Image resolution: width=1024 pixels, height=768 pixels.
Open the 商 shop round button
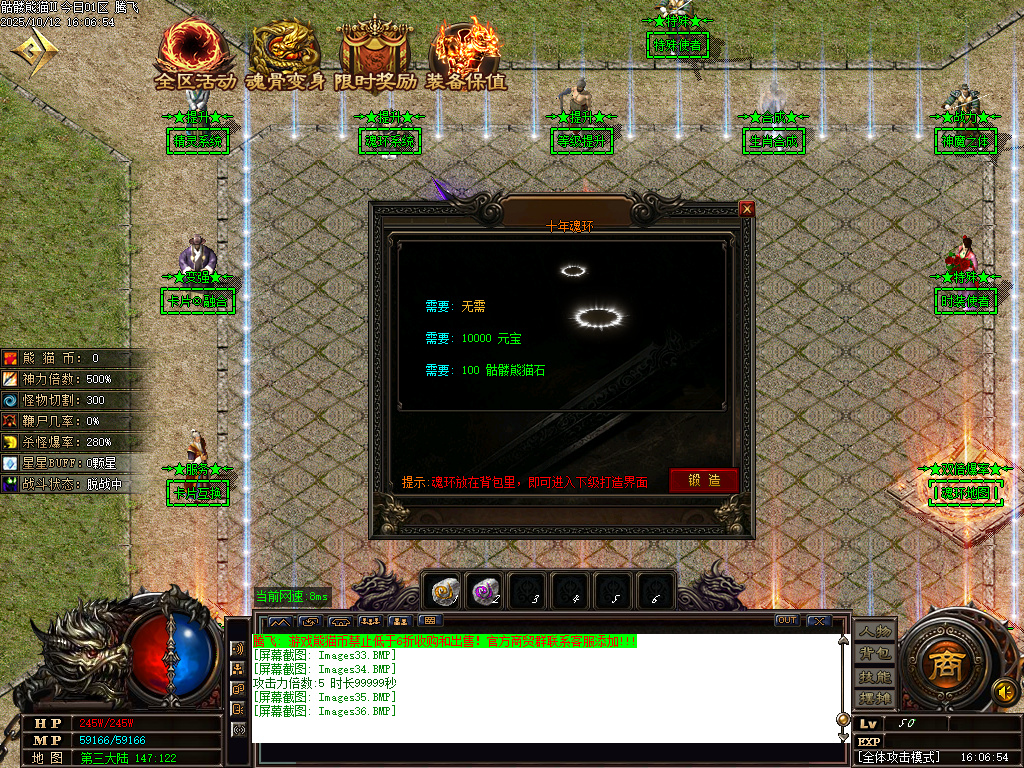coord(942,667)
